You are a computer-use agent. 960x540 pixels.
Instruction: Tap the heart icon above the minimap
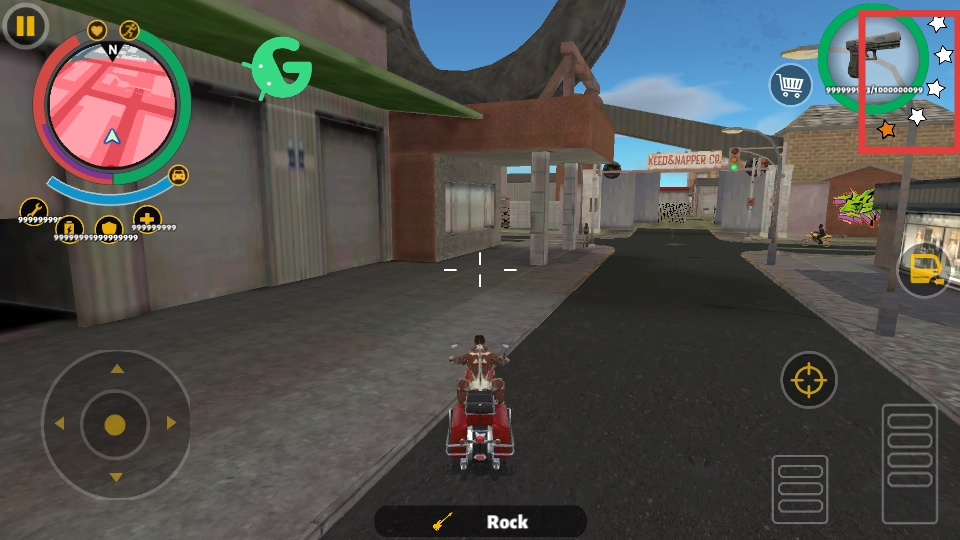pyautogui.click(x=97, y=30)
